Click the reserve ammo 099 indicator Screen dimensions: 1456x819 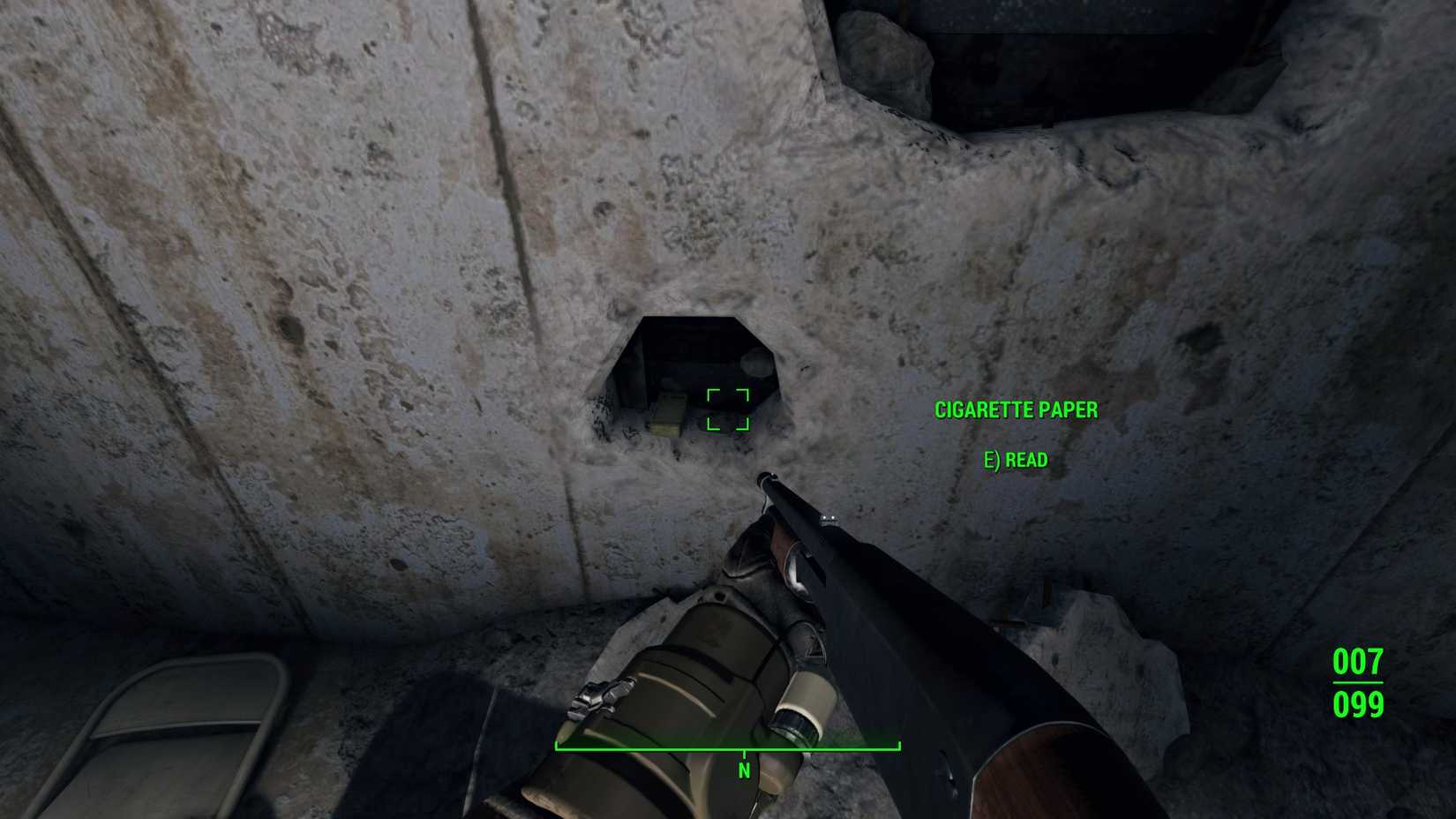(1356, 705)
